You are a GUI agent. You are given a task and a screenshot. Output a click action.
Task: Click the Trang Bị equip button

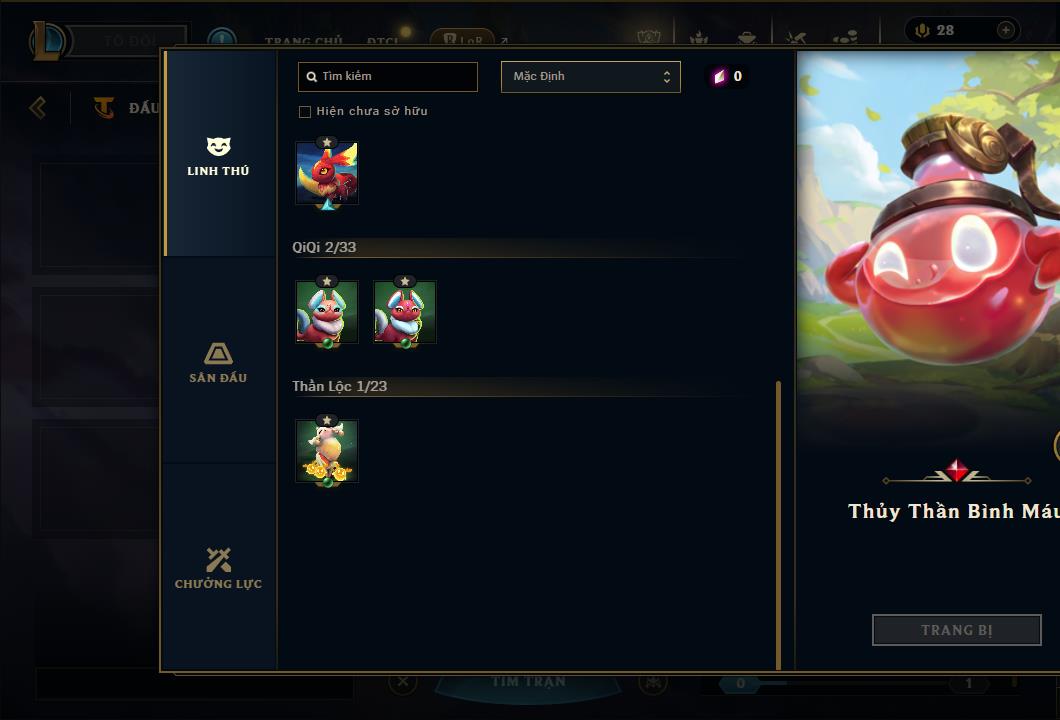click(956, 630)
